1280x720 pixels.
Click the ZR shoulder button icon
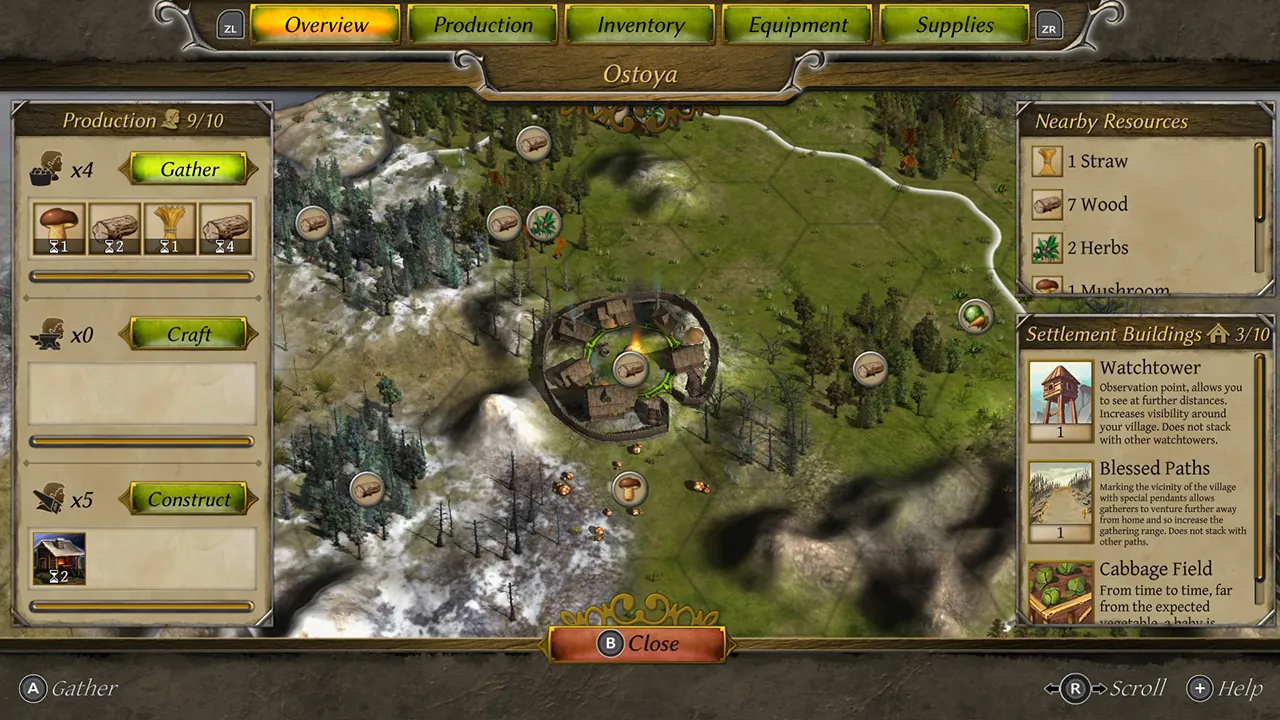click(x=1048, y=27)
